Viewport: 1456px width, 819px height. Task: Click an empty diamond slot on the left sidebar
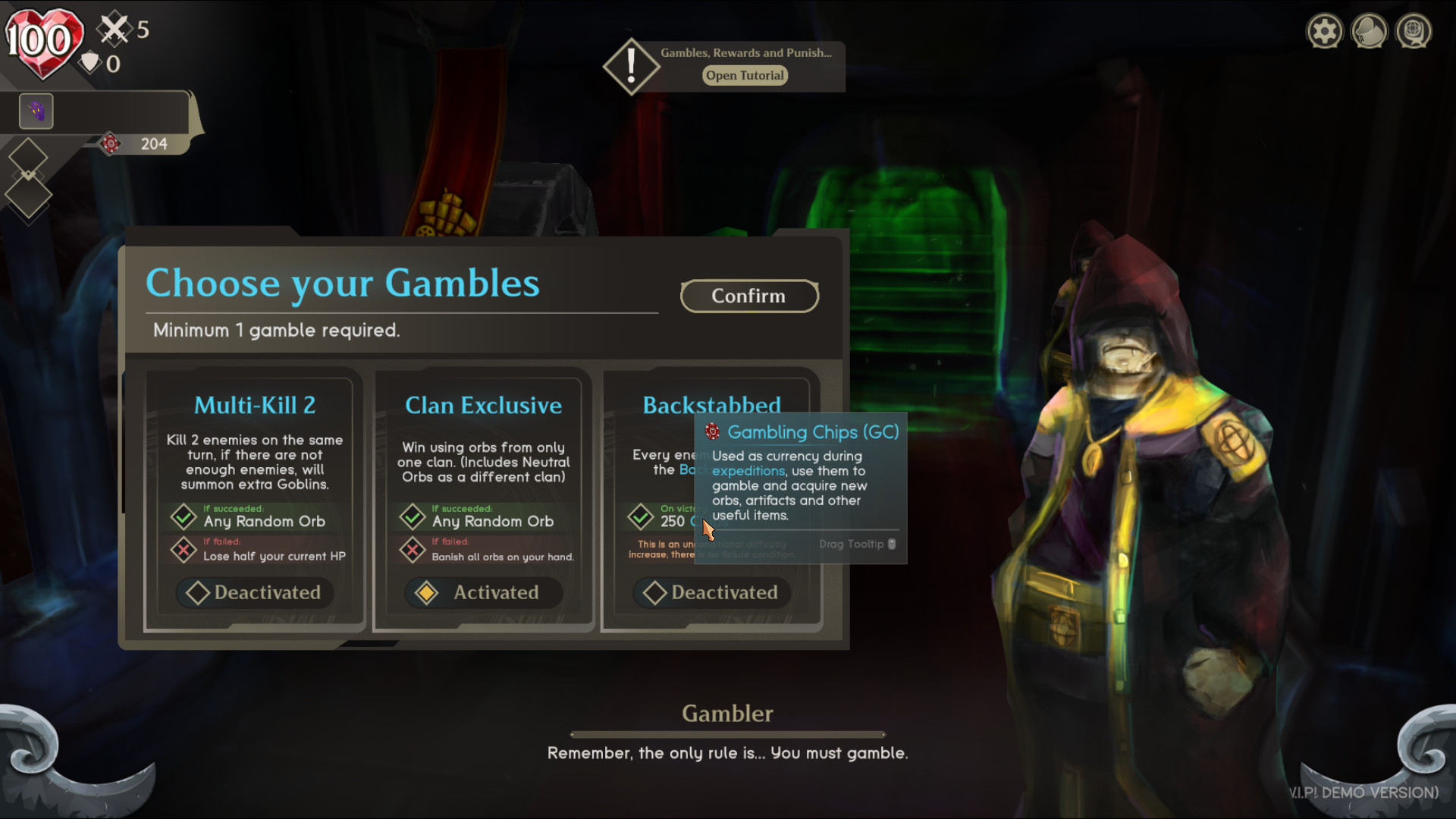29,155
